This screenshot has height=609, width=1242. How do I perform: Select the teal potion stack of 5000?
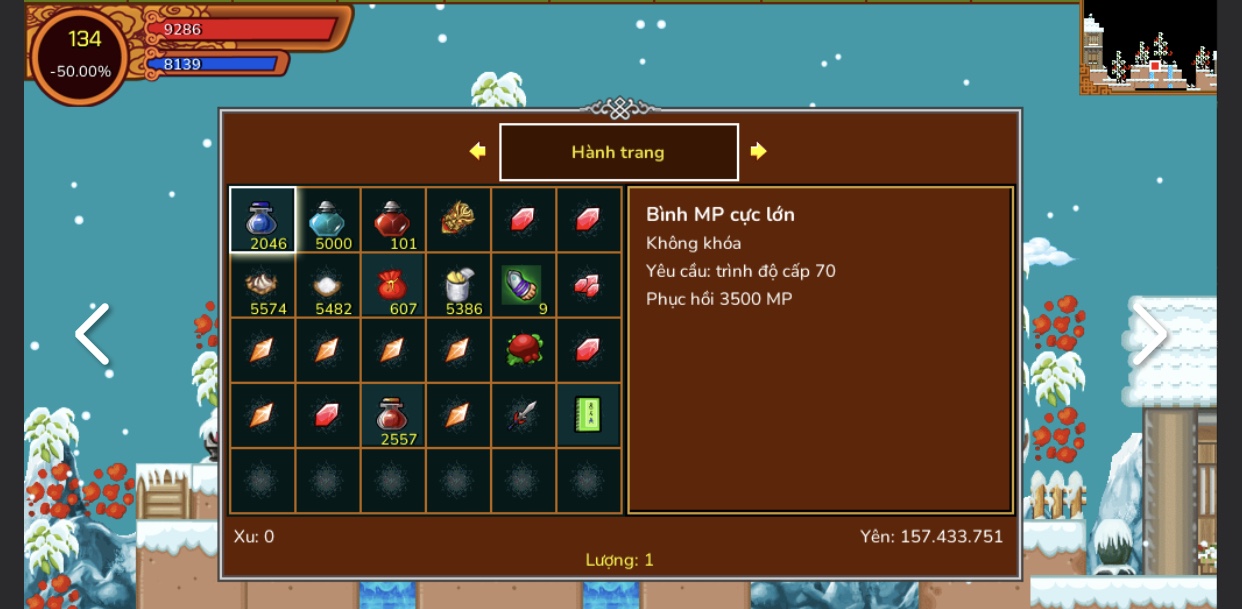click(327, 220)
